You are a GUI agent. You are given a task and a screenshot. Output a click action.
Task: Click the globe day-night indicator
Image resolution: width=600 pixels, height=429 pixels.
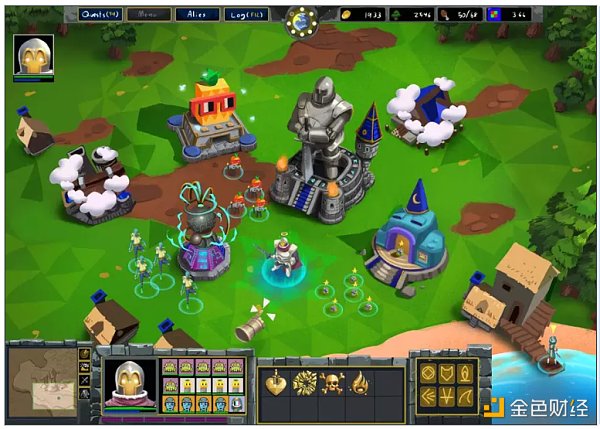point(298,21)
